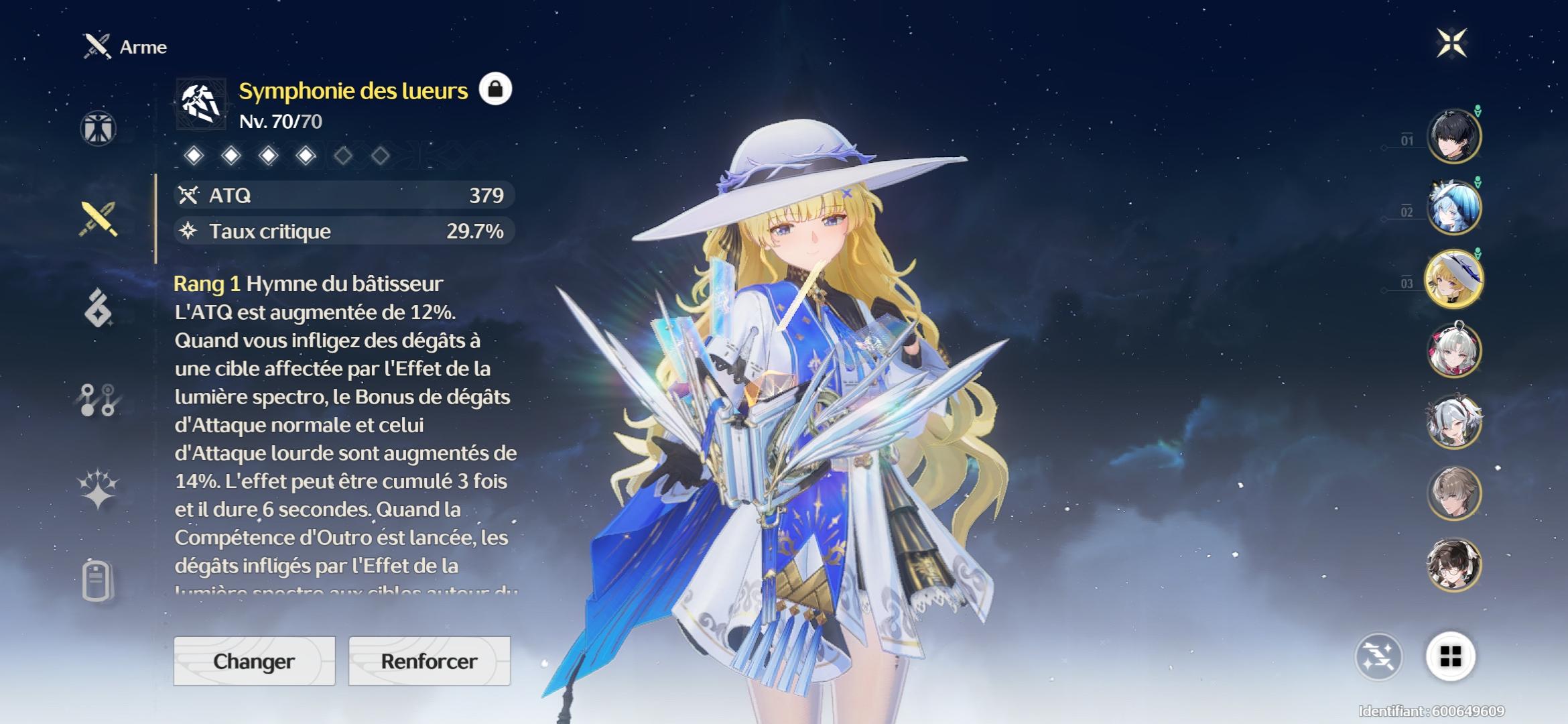Select the crossed swords weapon tab
1568x724 pixels.
(x=99, y=219)
